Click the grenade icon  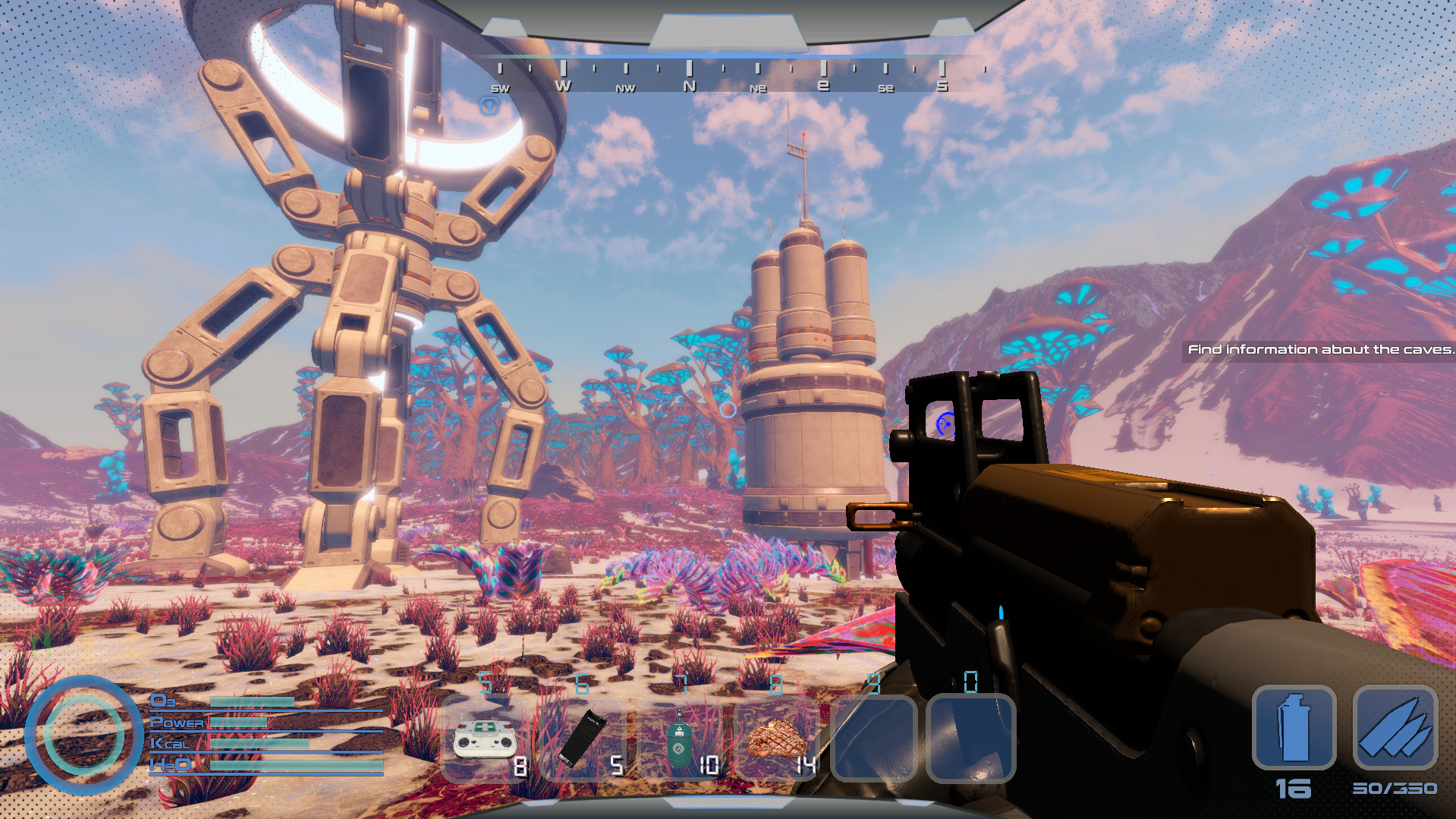1294,728
